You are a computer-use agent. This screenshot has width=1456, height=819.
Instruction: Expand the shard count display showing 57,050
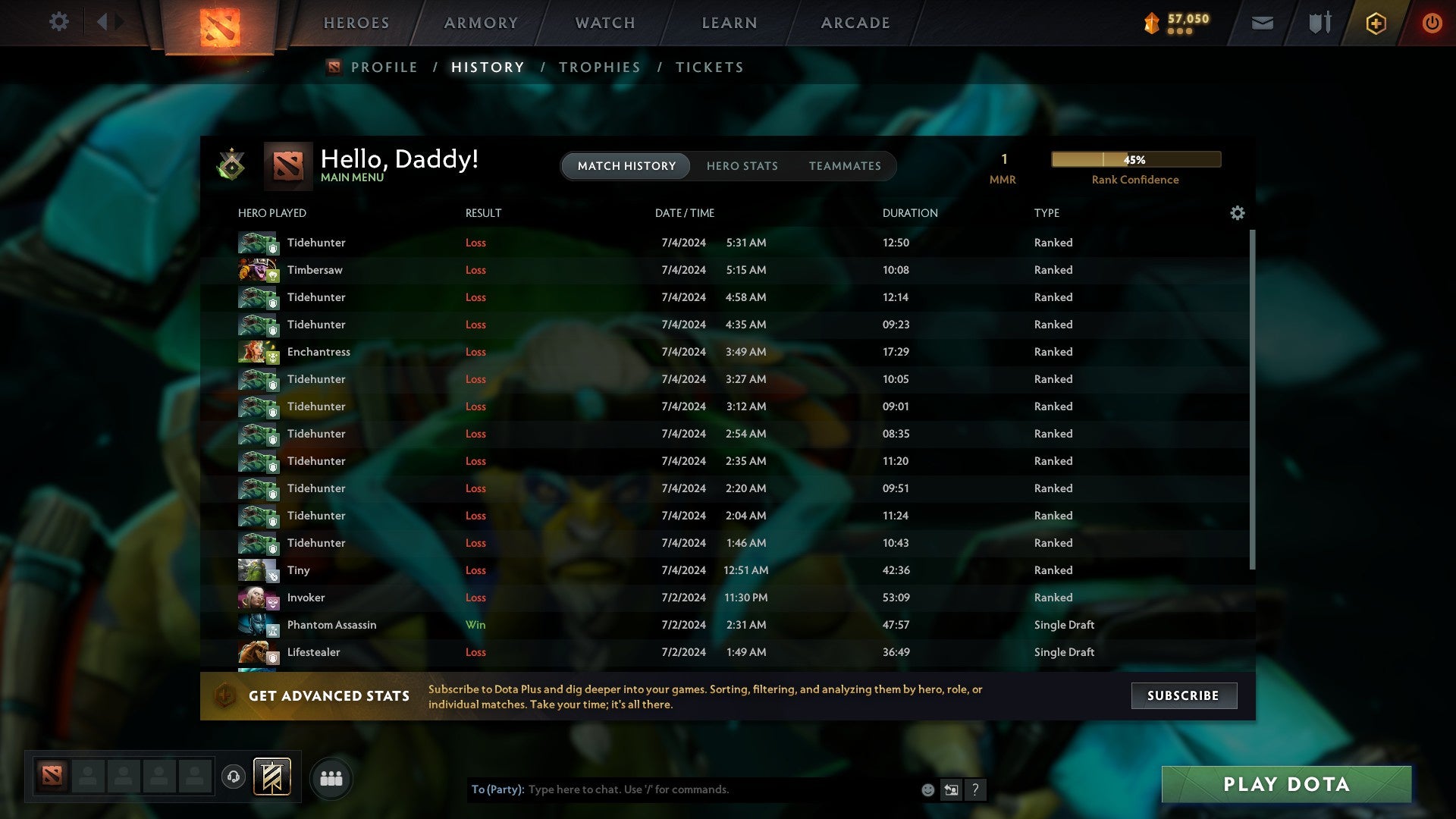(1175, 23)
